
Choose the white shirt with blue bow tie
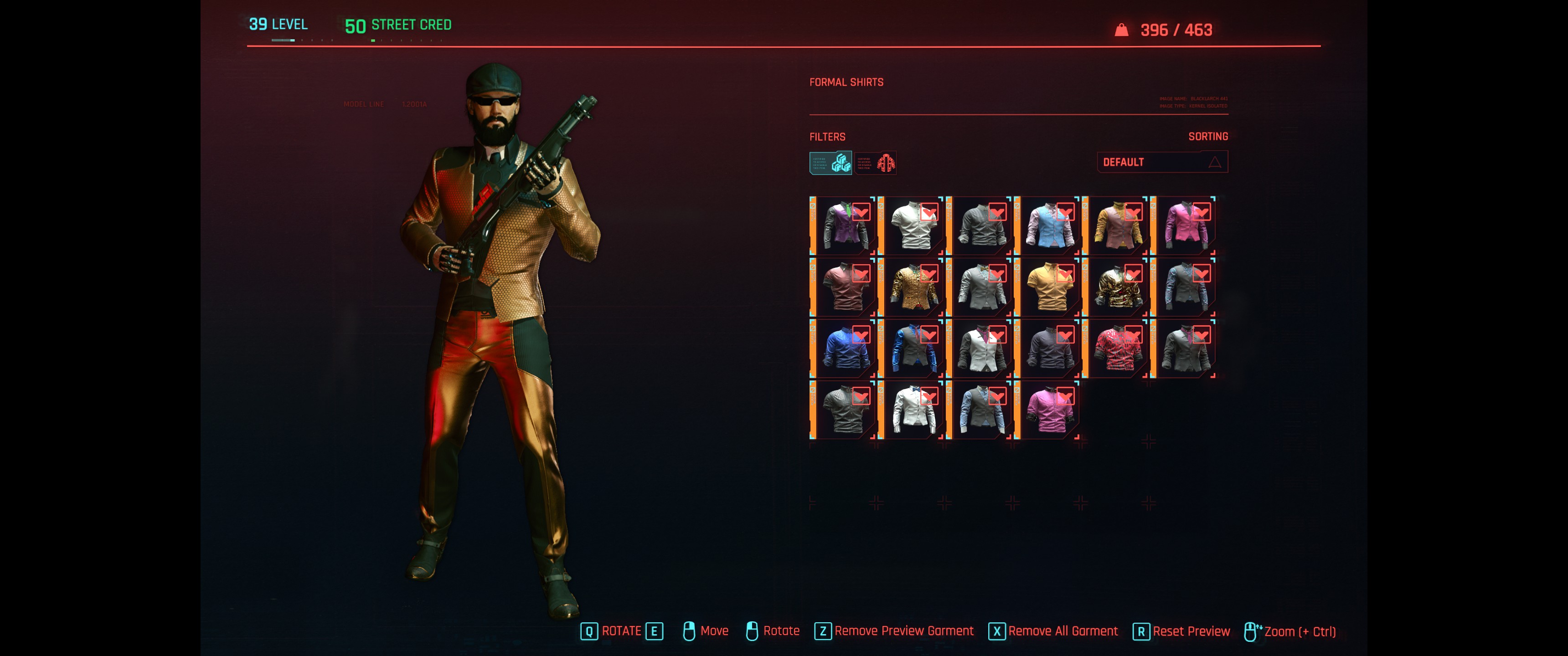click(x=913, y=410)
